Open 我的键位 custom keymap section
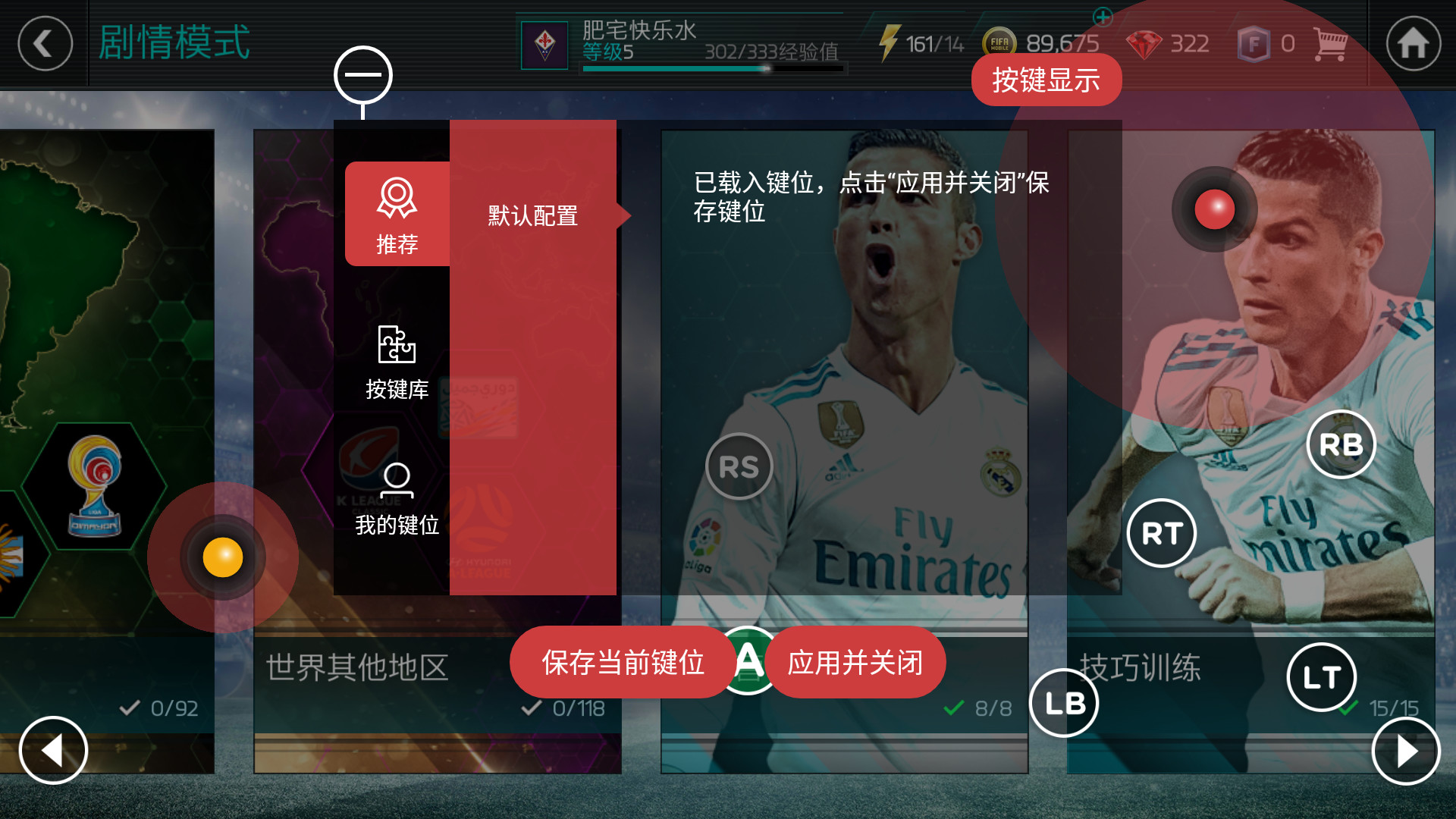The height and width of the screenshot is (819, 1456). point(397,497)
